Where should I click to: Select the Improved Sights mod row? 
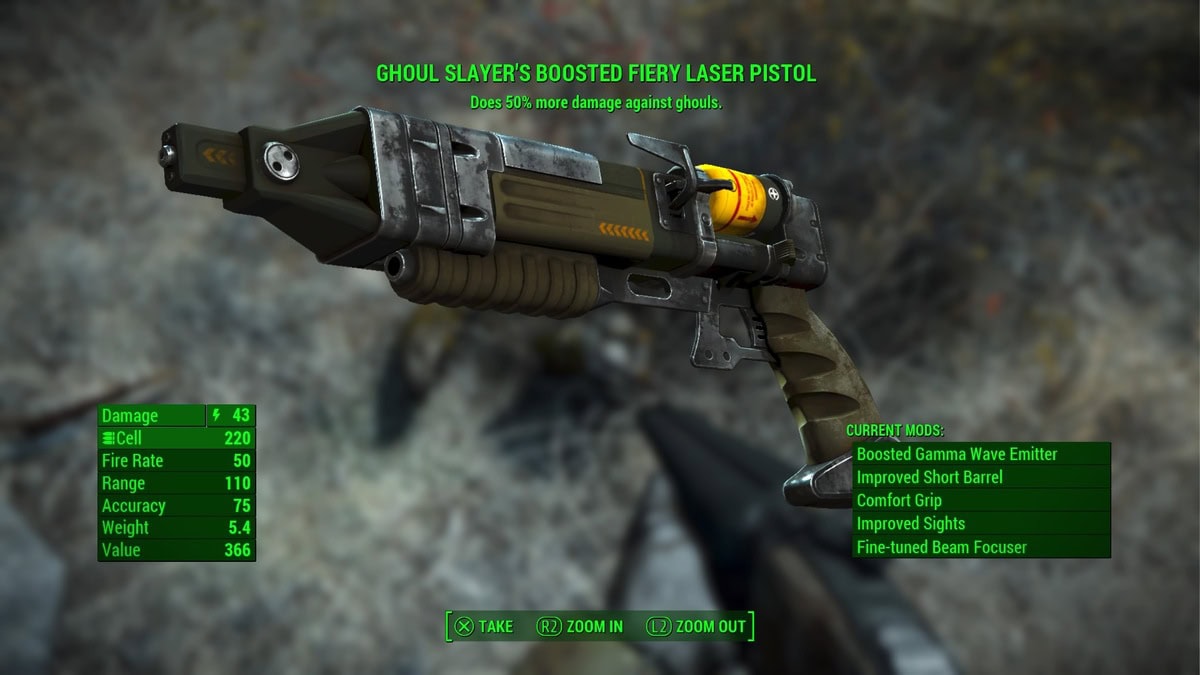pyautogui.click(x=980, y=524)
